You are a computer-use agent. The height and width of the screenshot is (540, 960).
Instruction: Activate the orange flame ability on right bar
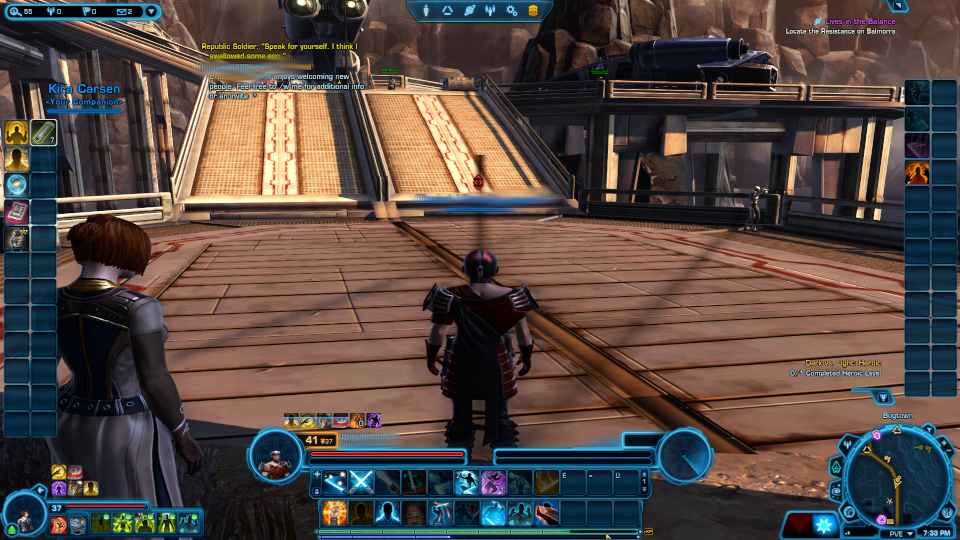point(917,172)
